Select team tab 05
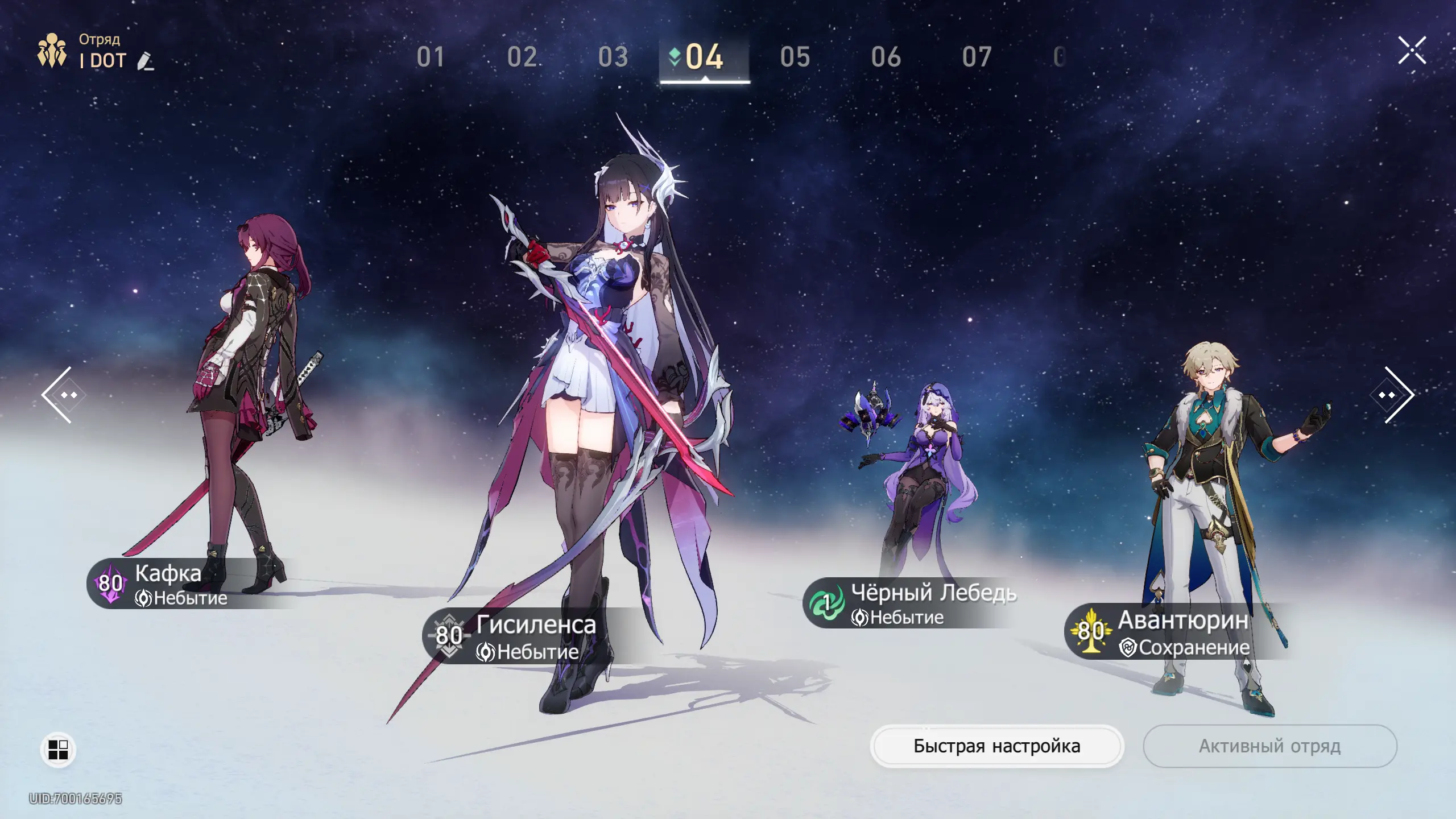 click(x=795, y=57)
